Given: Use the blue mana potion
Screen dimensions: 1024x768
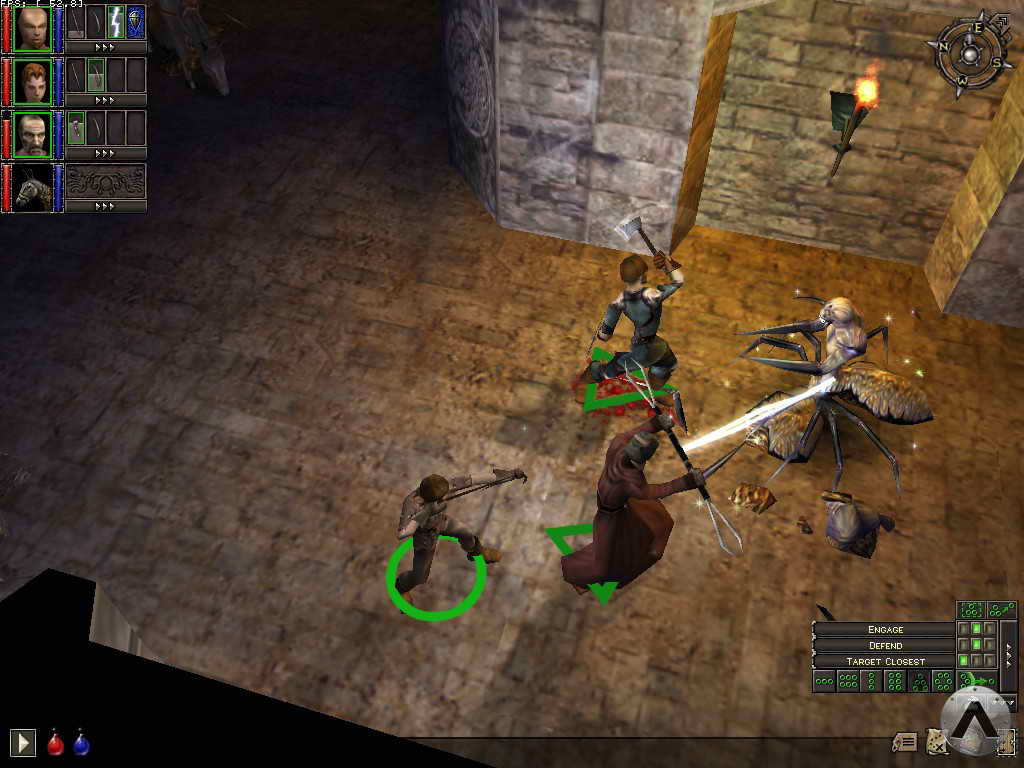Looking at the screenshot, I should click(81, 743).
